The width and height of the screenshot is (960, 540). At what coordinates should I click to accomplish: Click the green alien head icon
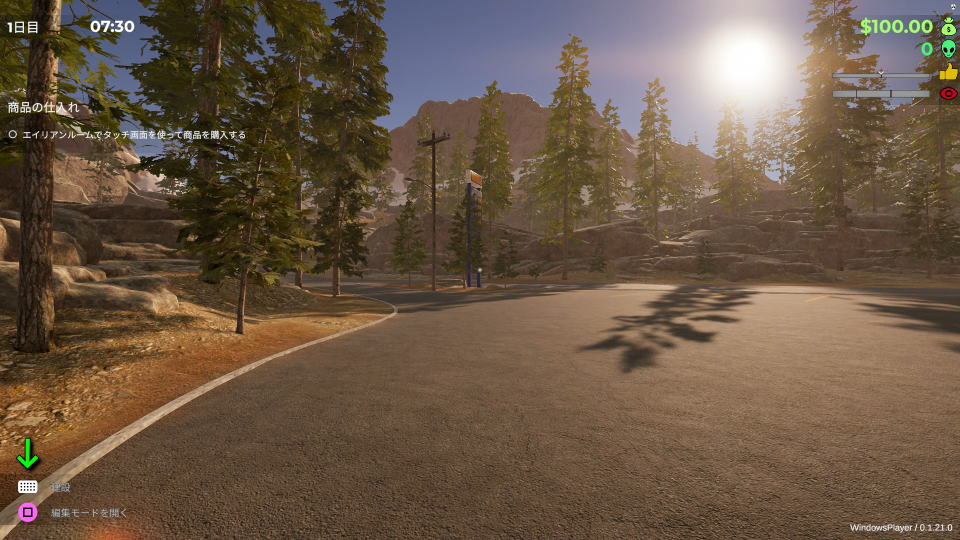point(948,49)
